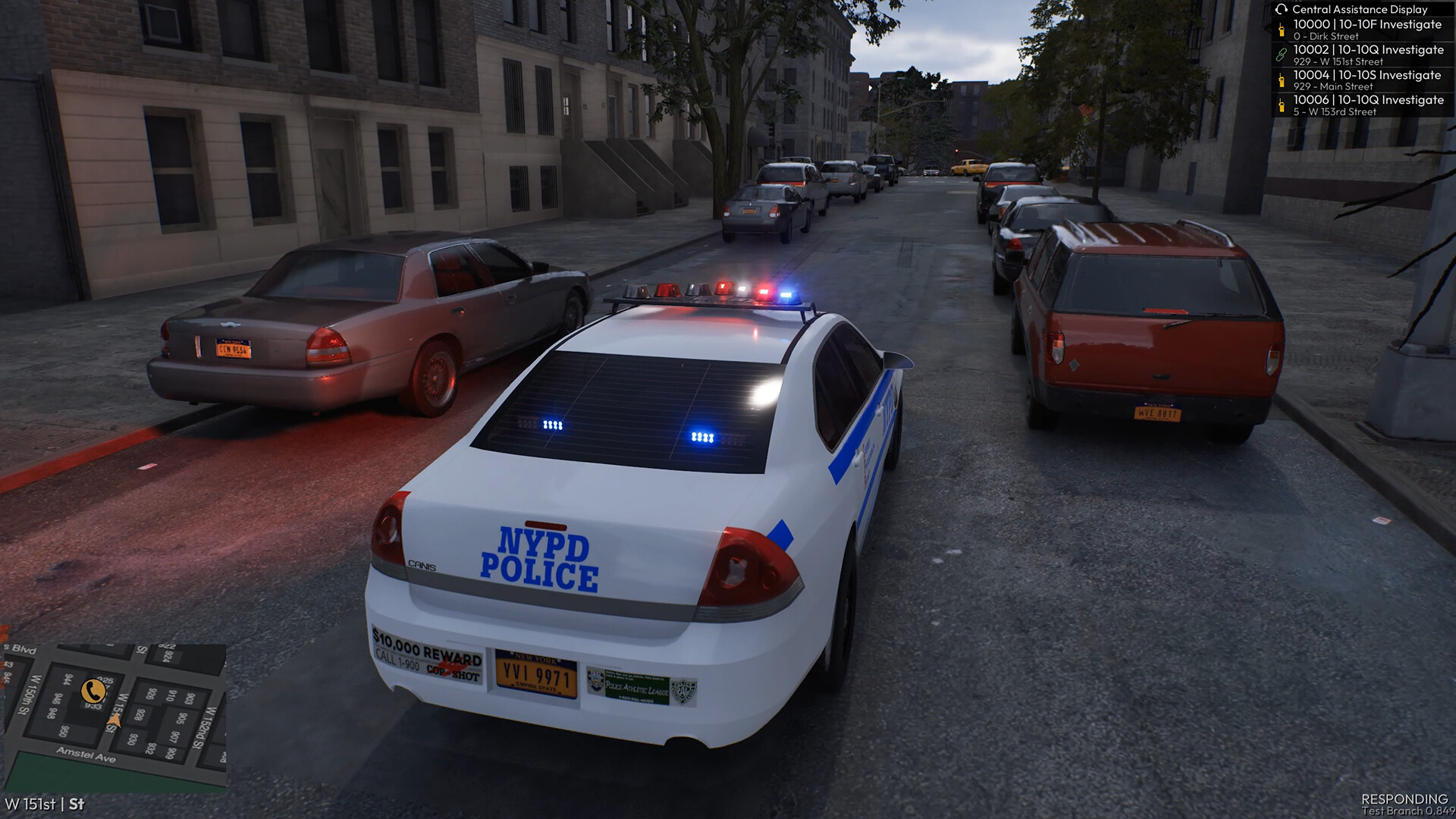Click the radio icon beside call 10006
Image resolution: width=1456 pixels, height=819 pixels.
point(1282,105)
